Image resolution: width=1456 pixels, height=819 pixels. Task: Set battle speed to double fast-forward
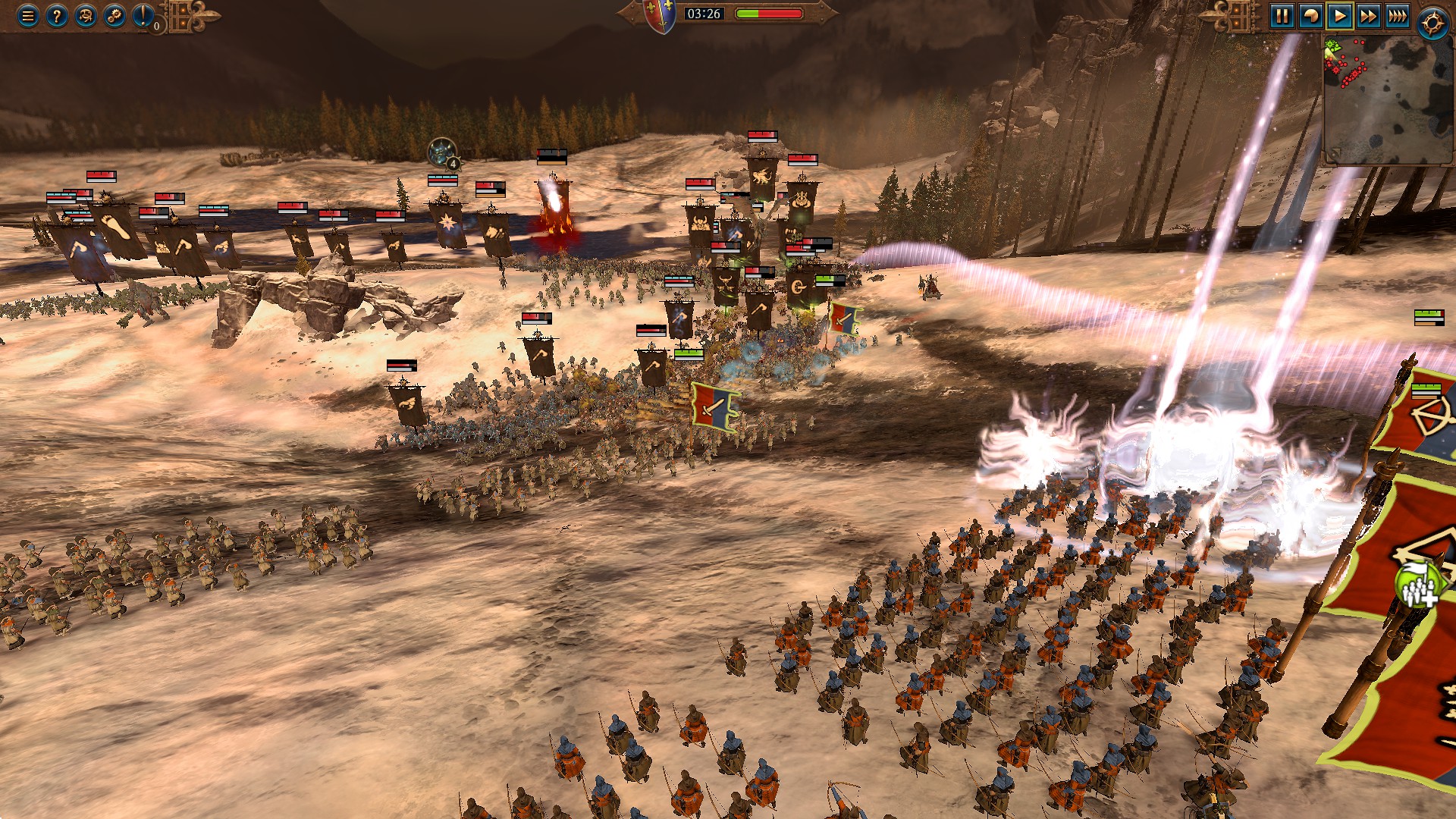point(1368,16)
